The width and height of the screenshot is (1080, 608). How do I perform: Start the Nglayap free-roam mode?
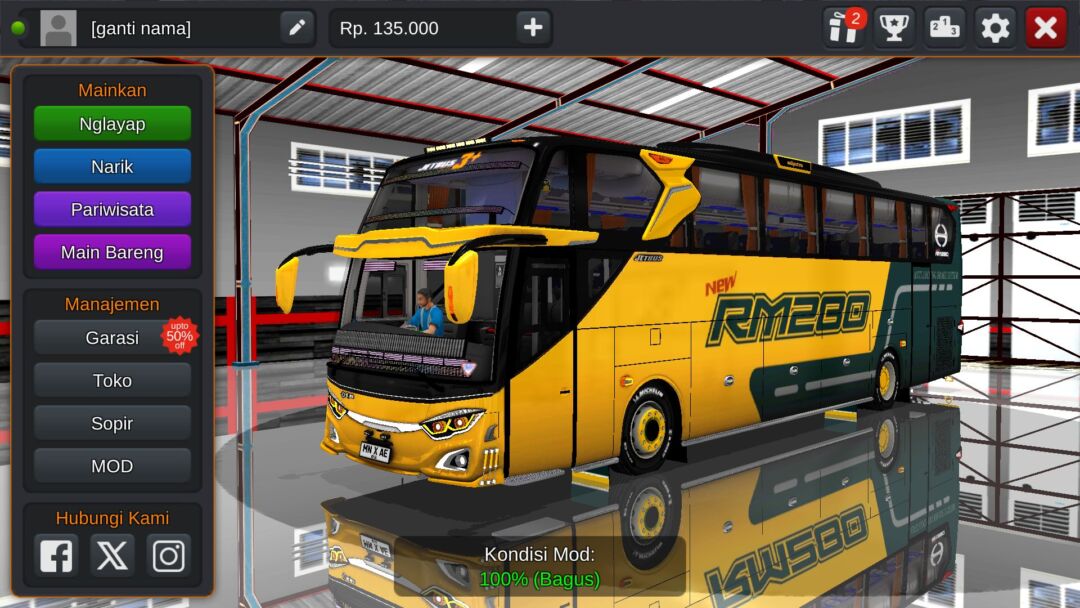tap(112, 124)
